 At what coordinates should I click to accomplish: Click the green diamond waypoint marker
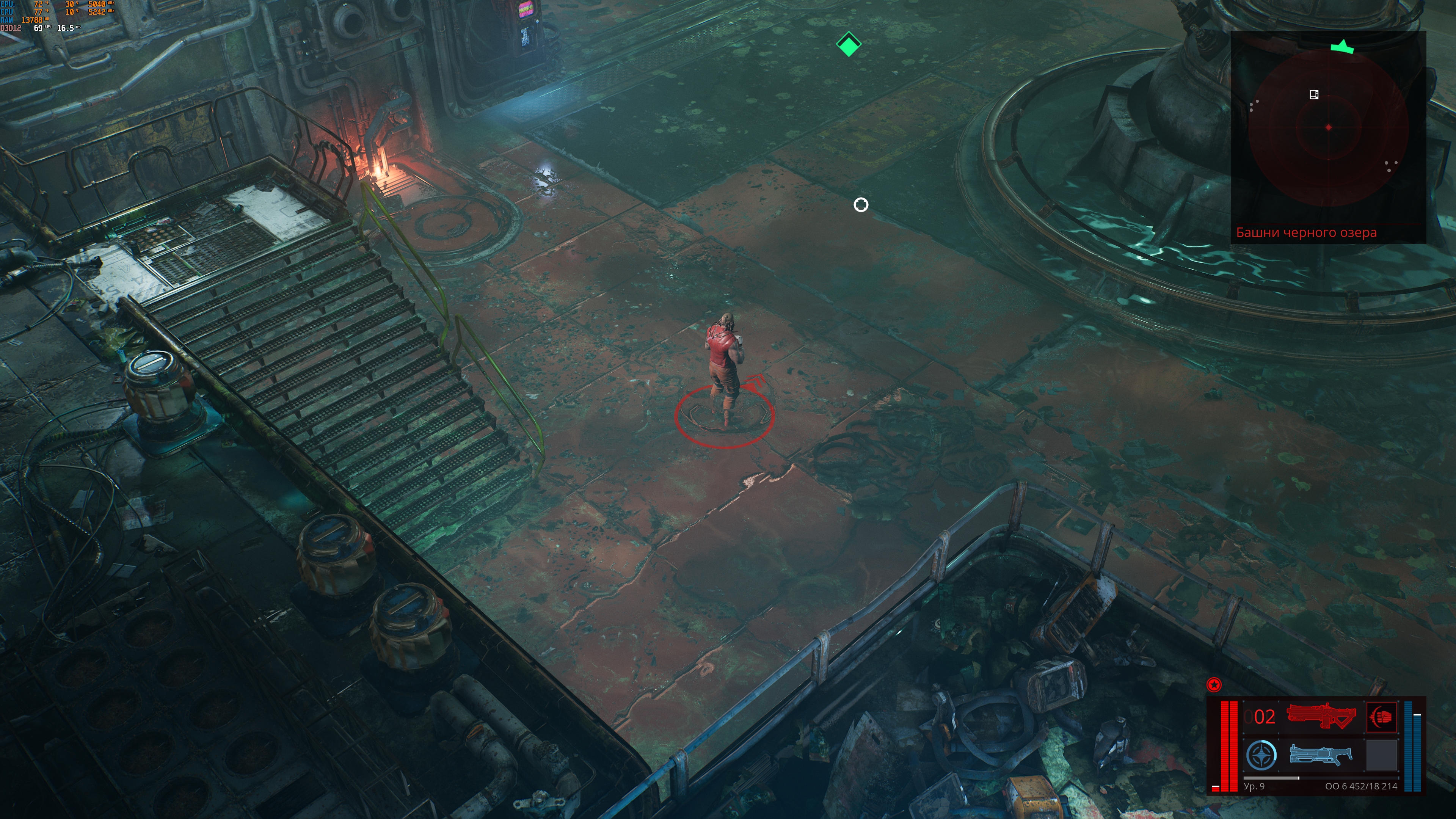(849, 45)
